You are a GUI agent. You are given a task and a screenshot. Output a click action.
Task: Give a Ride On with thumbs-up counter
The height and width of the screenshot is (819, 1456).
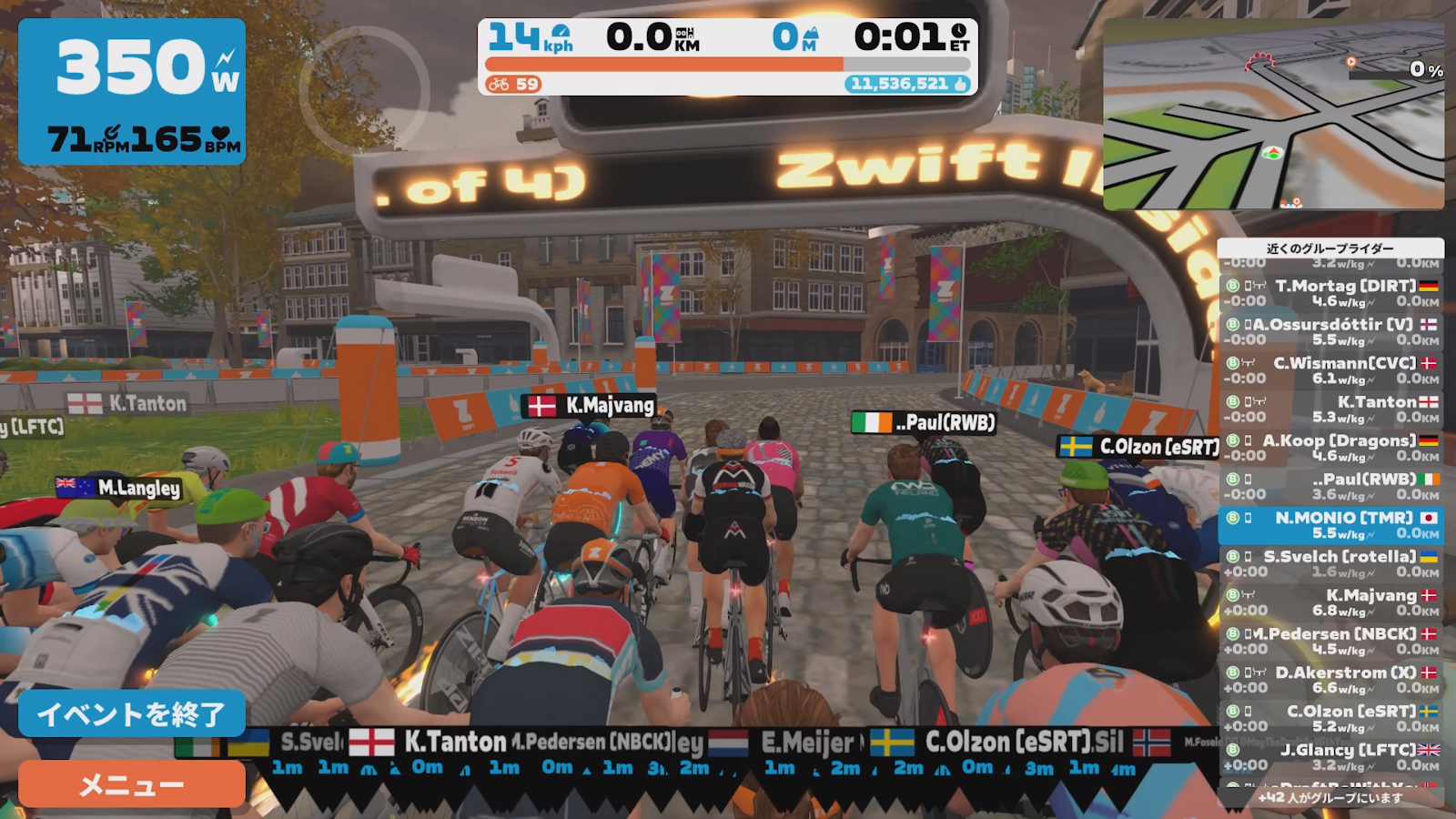pyautogui.click(x=907, y=84)
